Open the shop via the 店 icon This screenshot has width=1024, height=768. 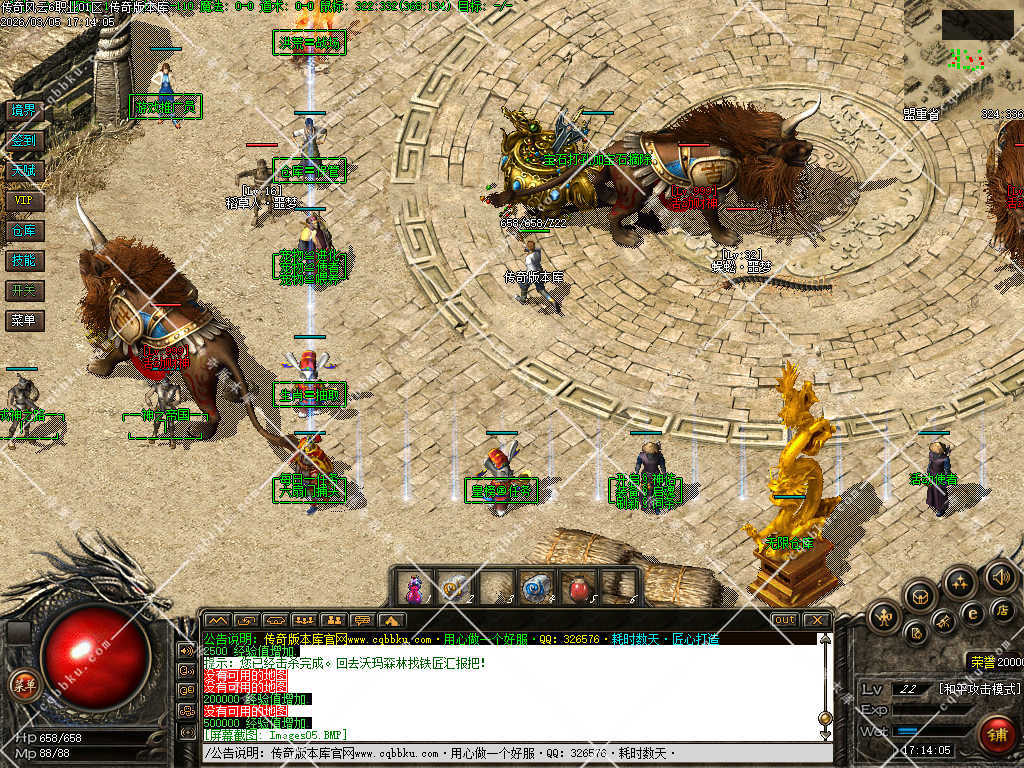pos(1001,608)
